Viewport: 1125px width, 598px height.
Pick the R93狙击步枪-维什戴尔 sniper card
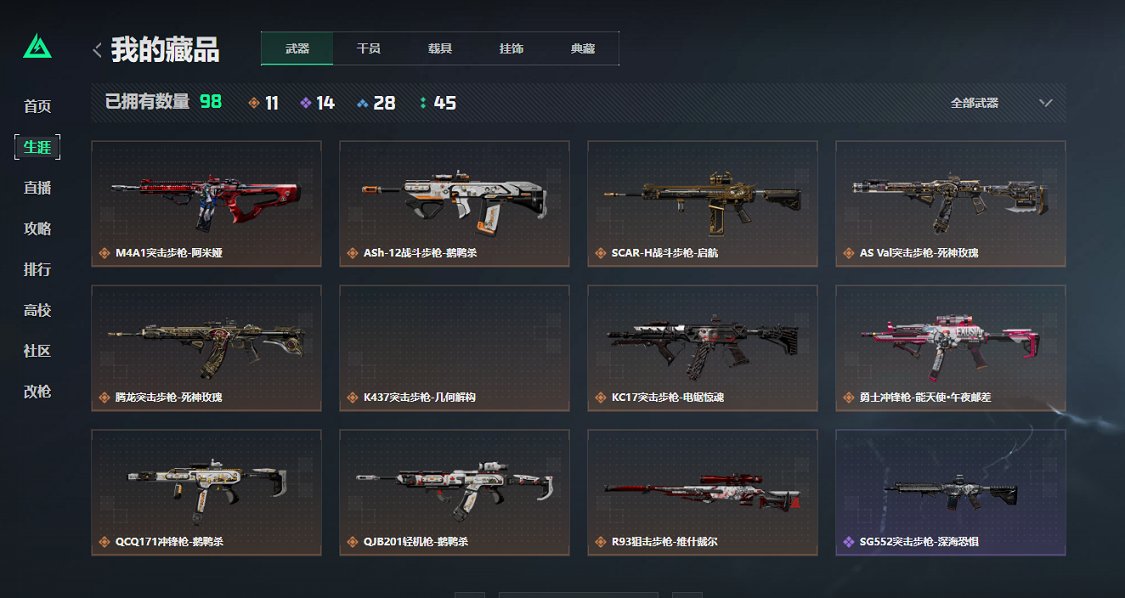coord(702,492)
